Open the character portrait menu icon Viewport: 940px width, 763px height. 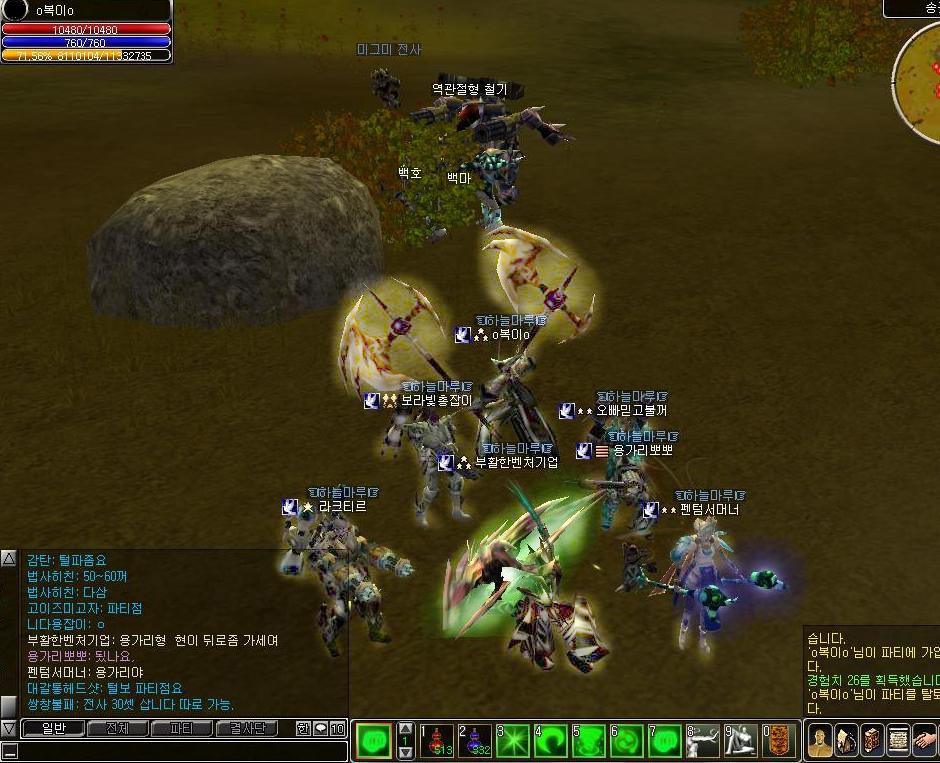(820, 741)
